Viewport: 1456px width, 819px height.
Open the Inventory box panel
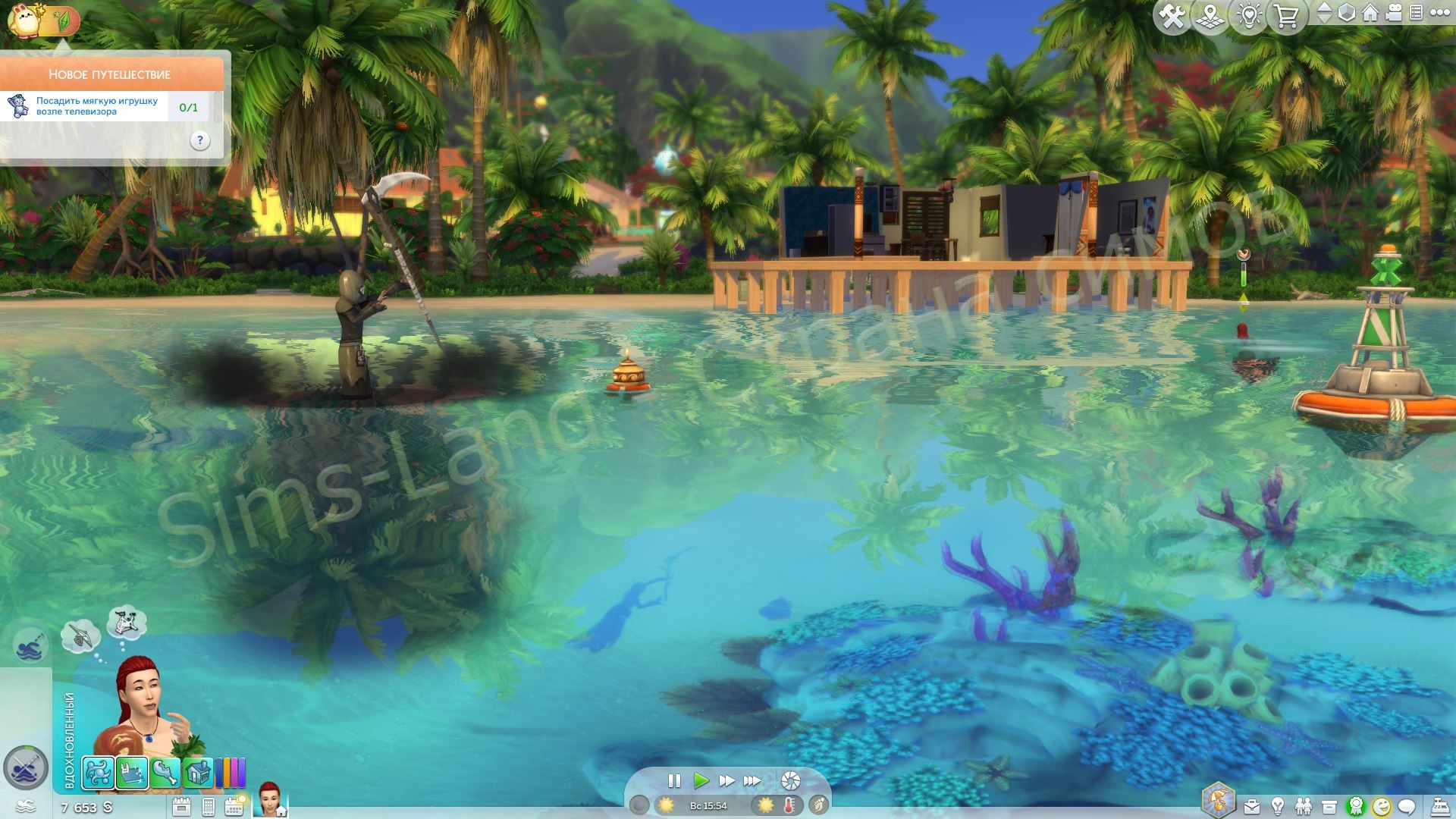pos(1329,806)
